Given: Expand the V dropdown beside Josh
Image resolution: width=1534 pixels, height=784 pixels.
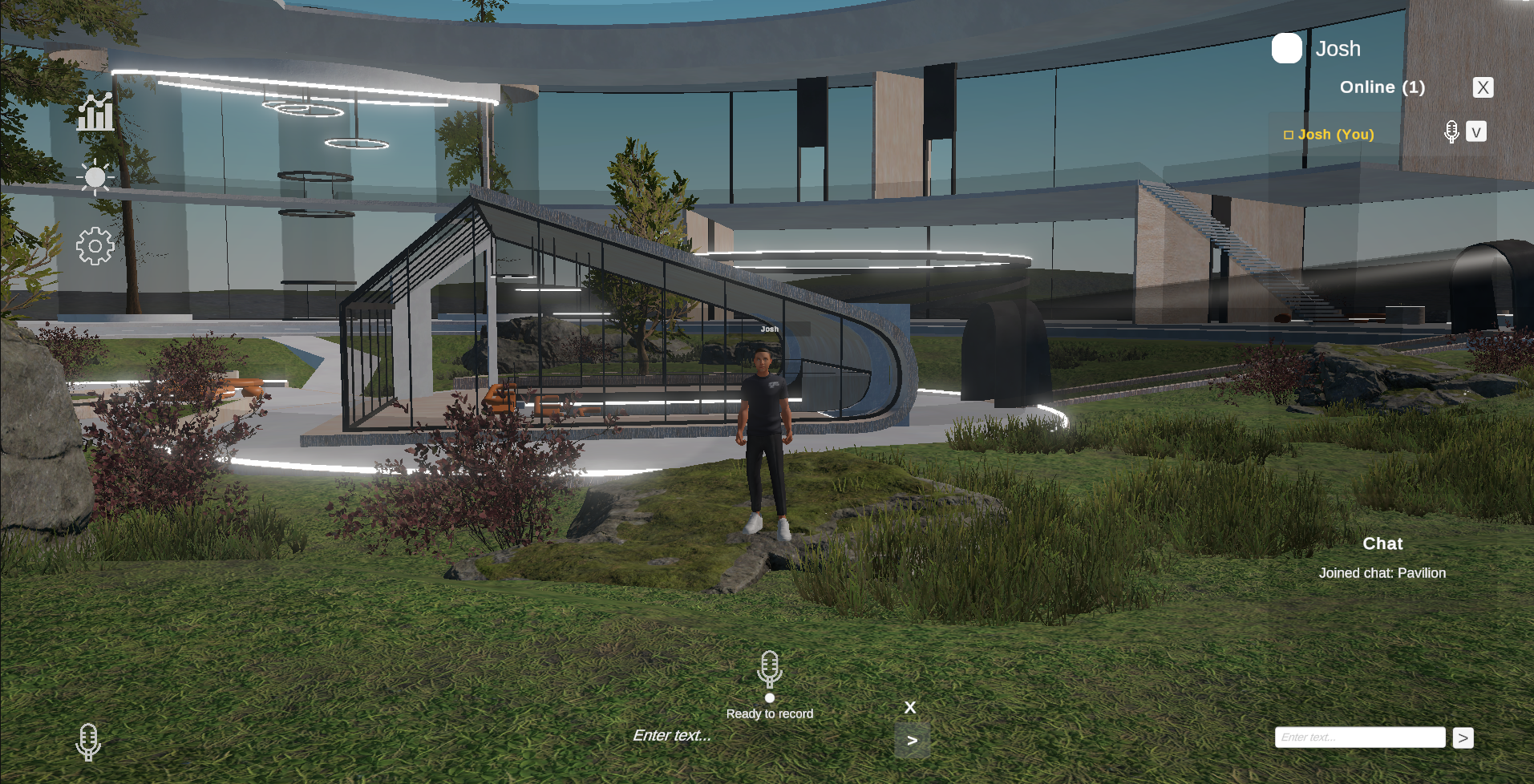Looking at the screenshot, I should [1475, 132].
